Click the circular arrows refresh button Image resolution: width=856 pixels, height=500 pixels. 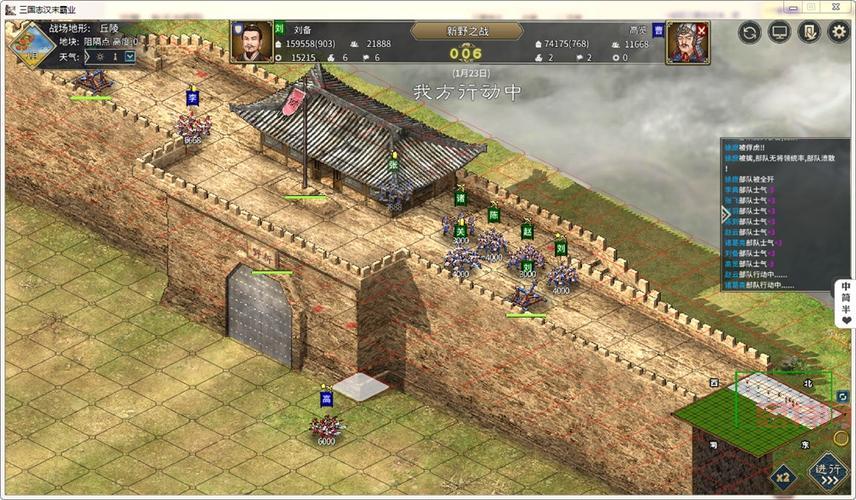tap(750, 33)
